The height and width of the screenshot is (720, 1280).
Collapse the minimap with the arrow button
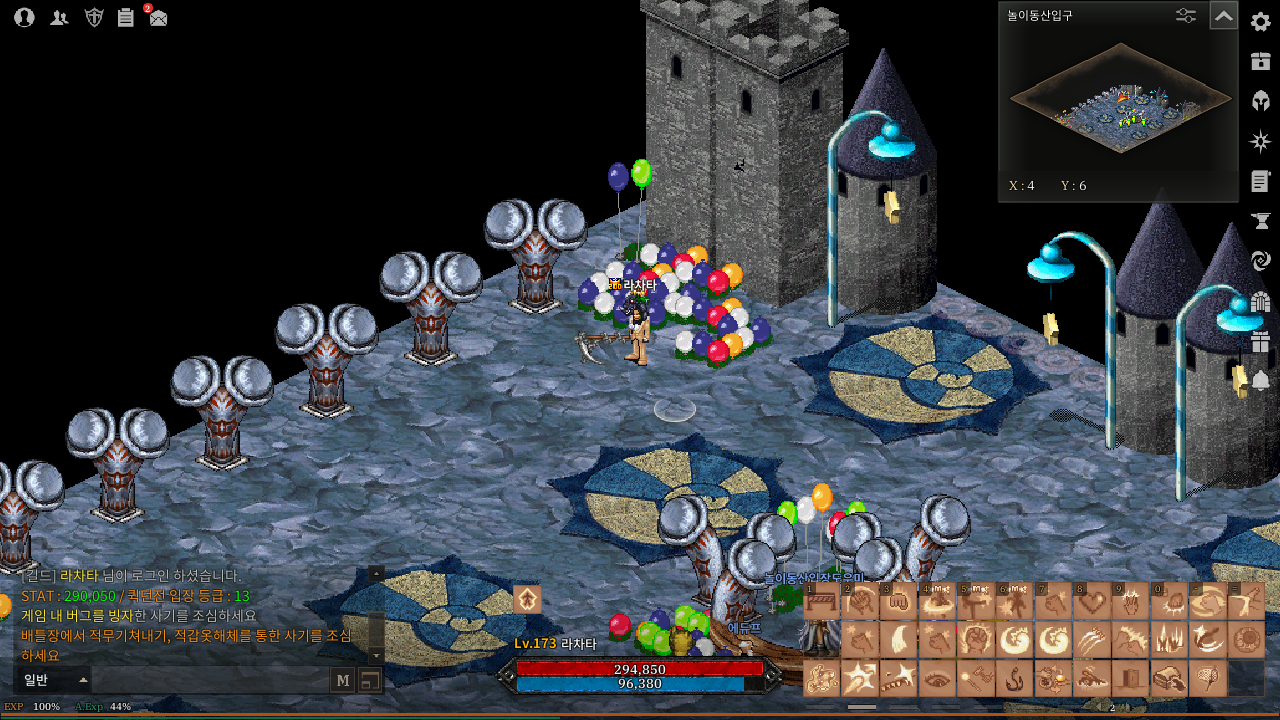[x=1223, y=16]
